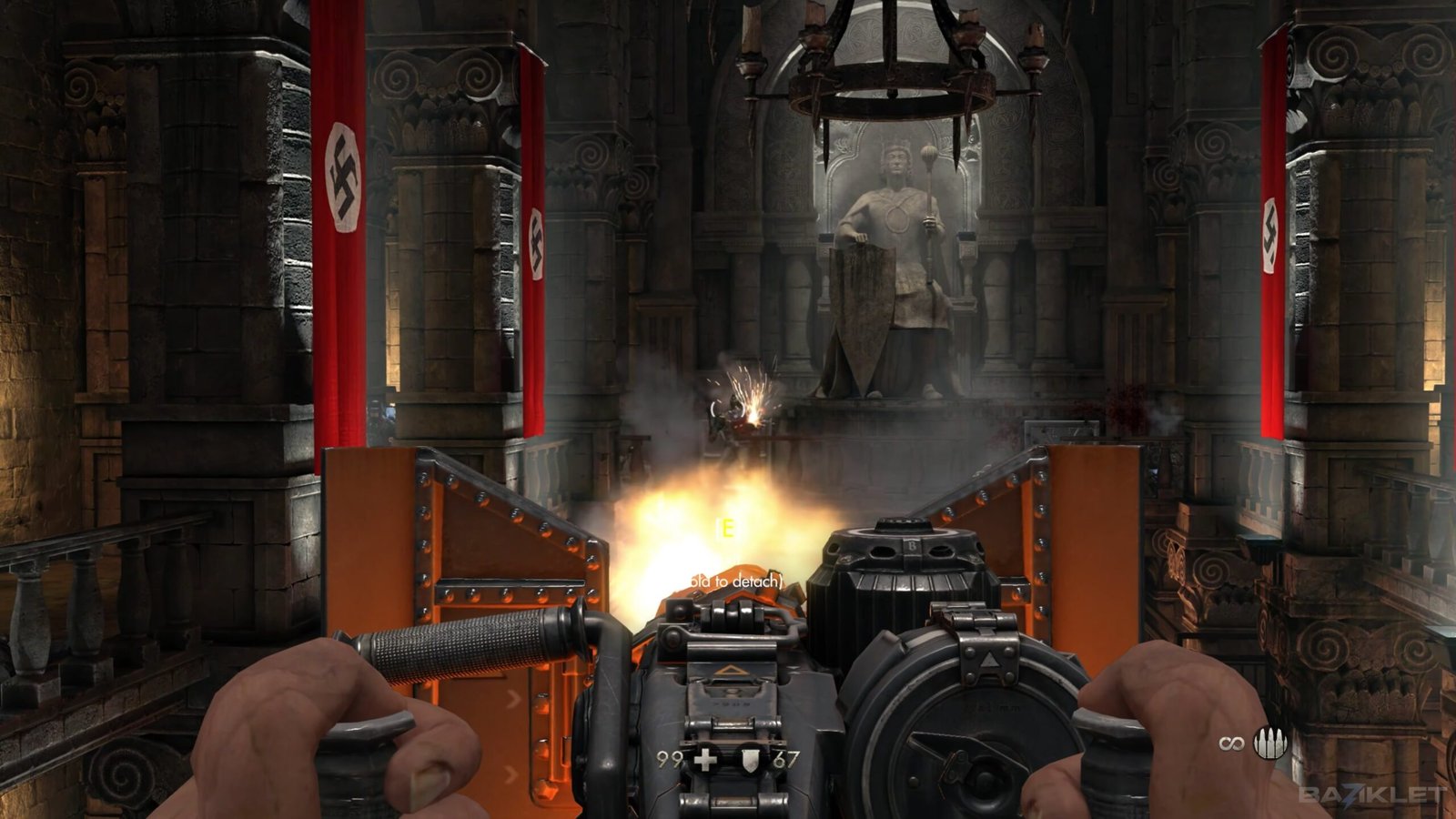Click the bullets ammo type icon

pyautogui.click(x=1270, y=743)
